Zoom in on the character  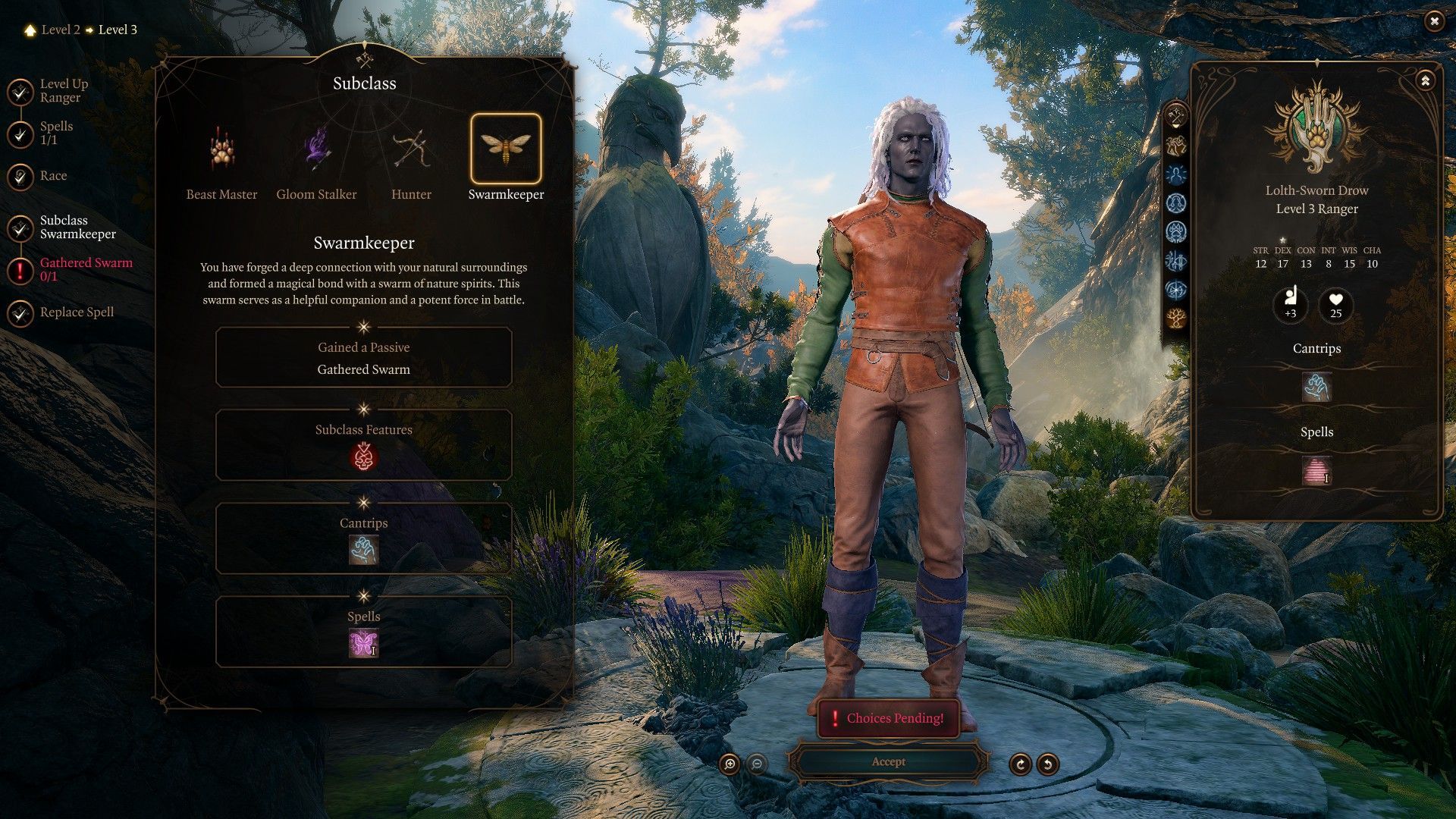coord(730,764)
